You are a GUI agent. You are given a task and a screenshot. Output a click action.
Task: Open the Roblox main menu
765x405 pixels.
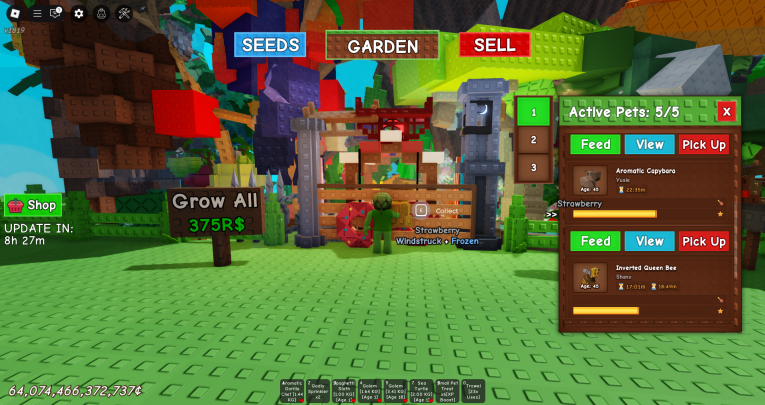point(14,13)
